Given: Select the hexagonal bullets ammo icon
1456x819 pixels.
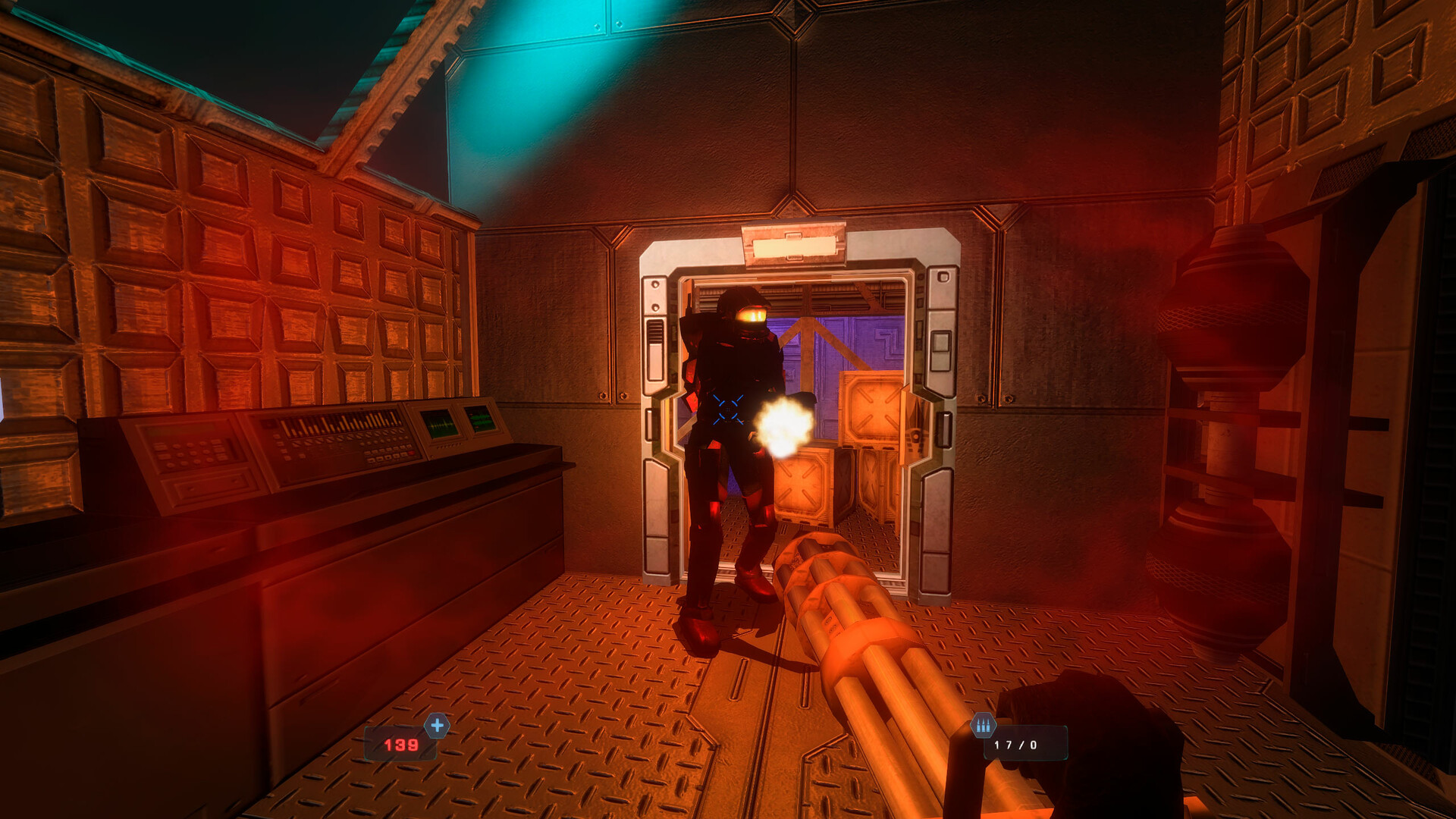Looking at the screenshot, I should tap(983, 726).
